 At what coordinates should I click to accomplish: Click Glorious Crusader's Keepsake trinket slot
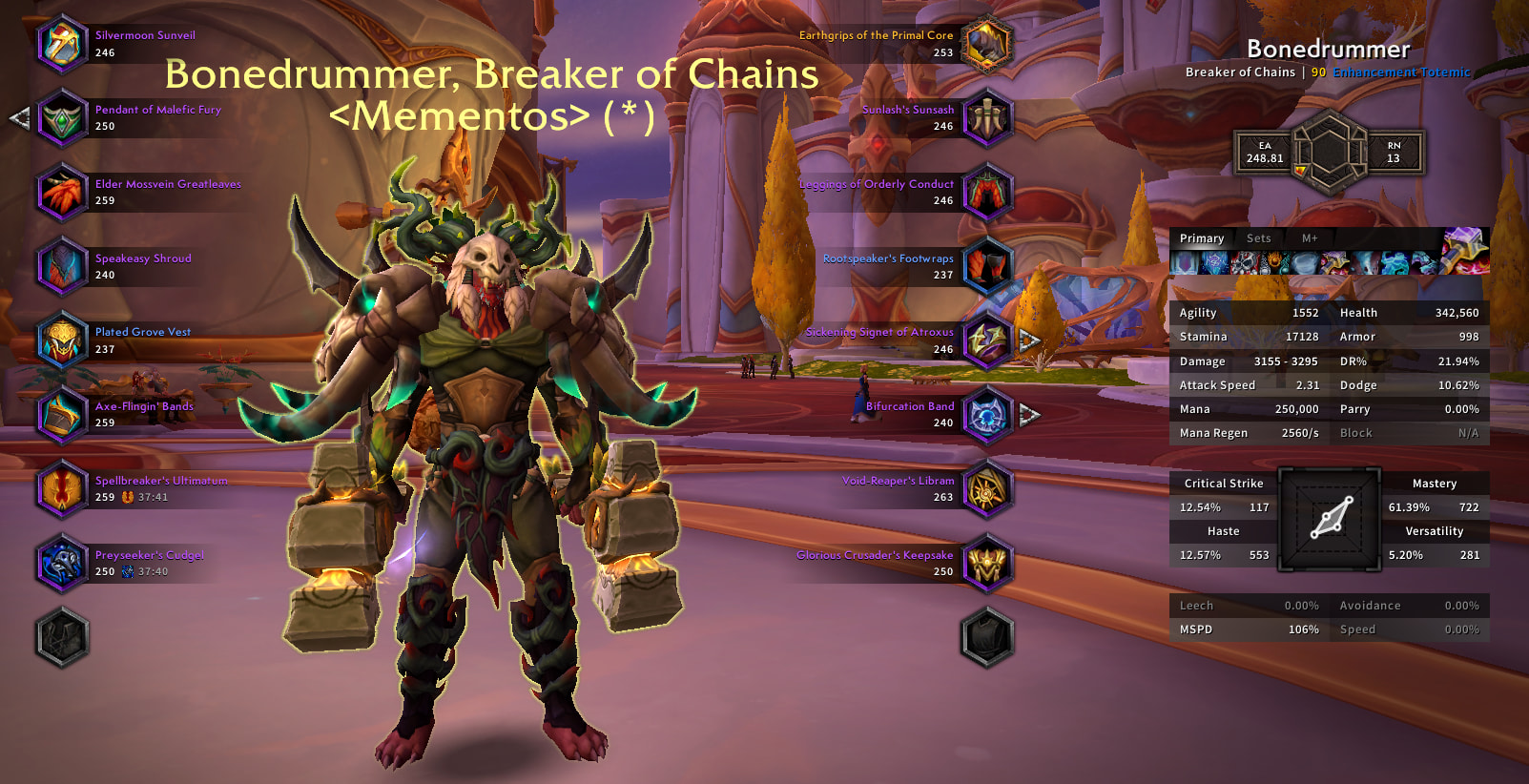tap(987, 563)
